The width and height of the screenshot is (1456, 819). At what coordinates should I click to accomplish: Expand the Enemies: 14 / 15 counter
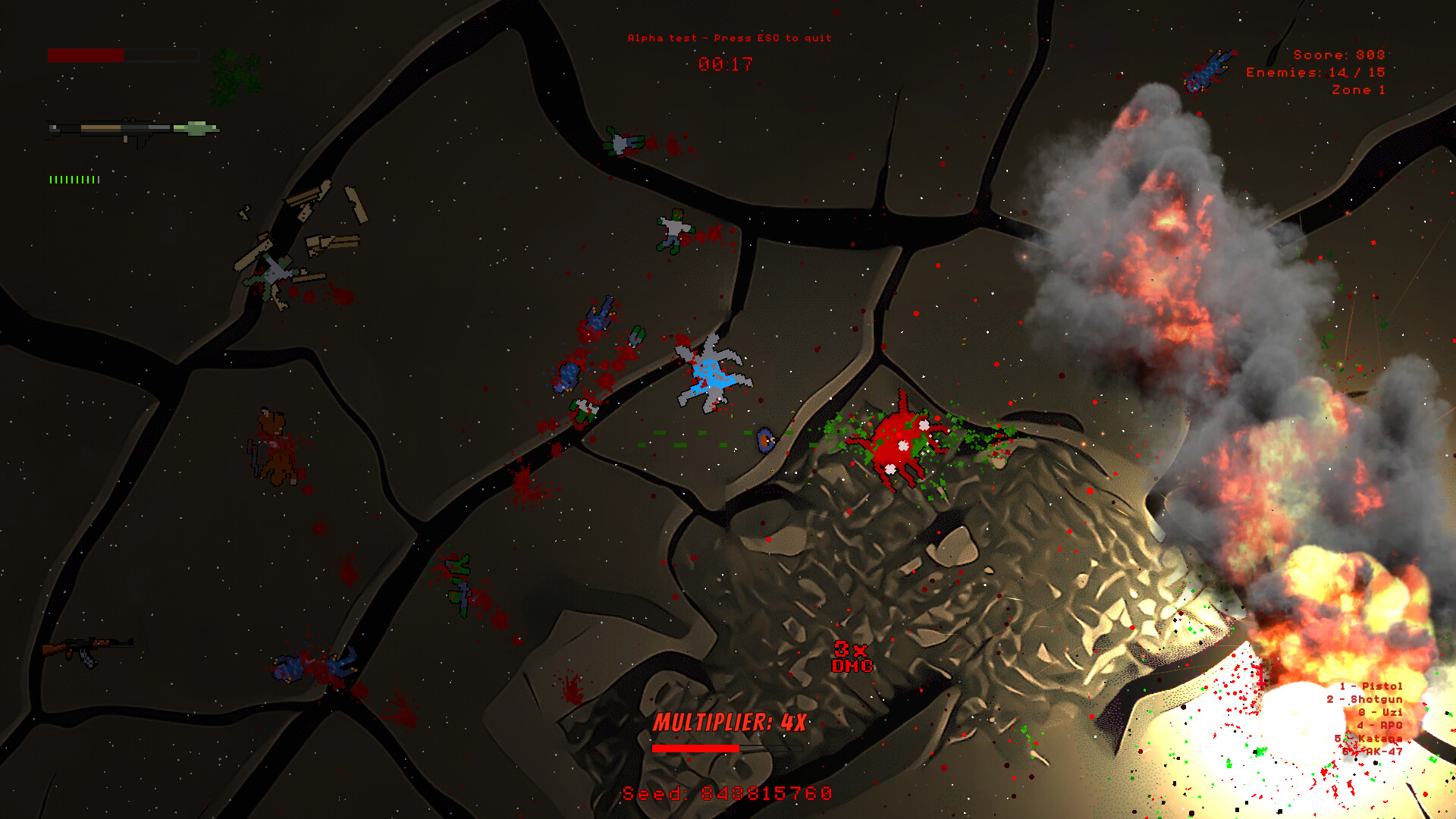pos(1314,72)
